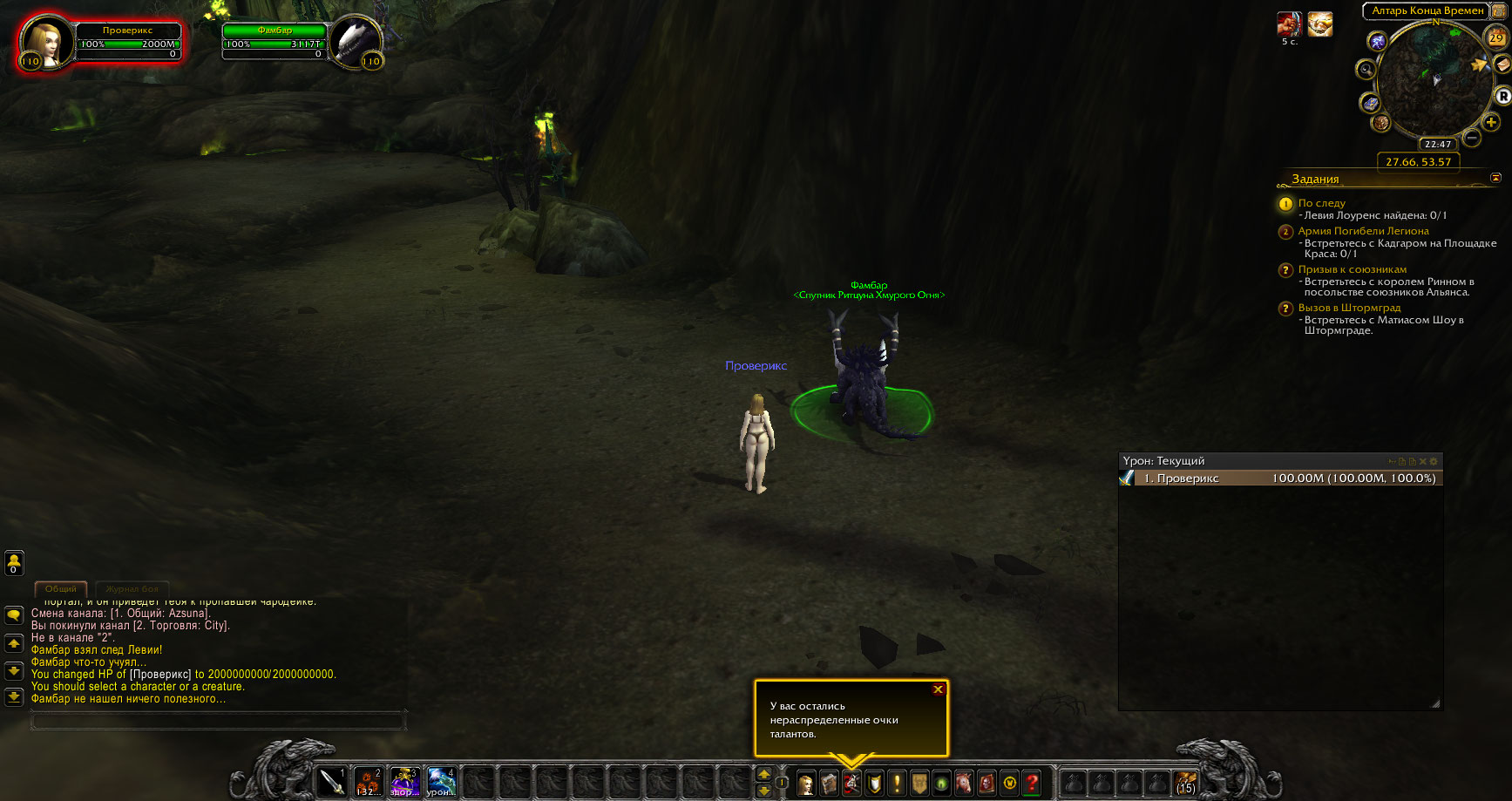Use the sword attack in action slot 1
The height and width of the screenshot is (801, 1512).
tap(332, 782)
